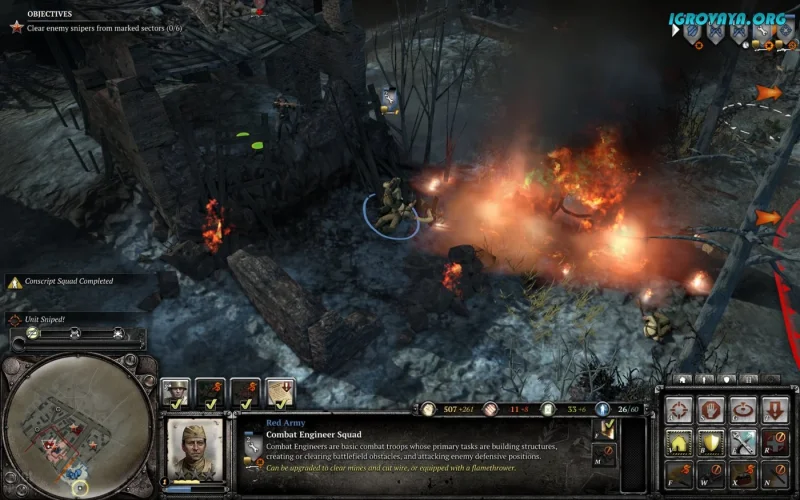Click the red downward arrow retreat command
800x500 pixels.
774,410
